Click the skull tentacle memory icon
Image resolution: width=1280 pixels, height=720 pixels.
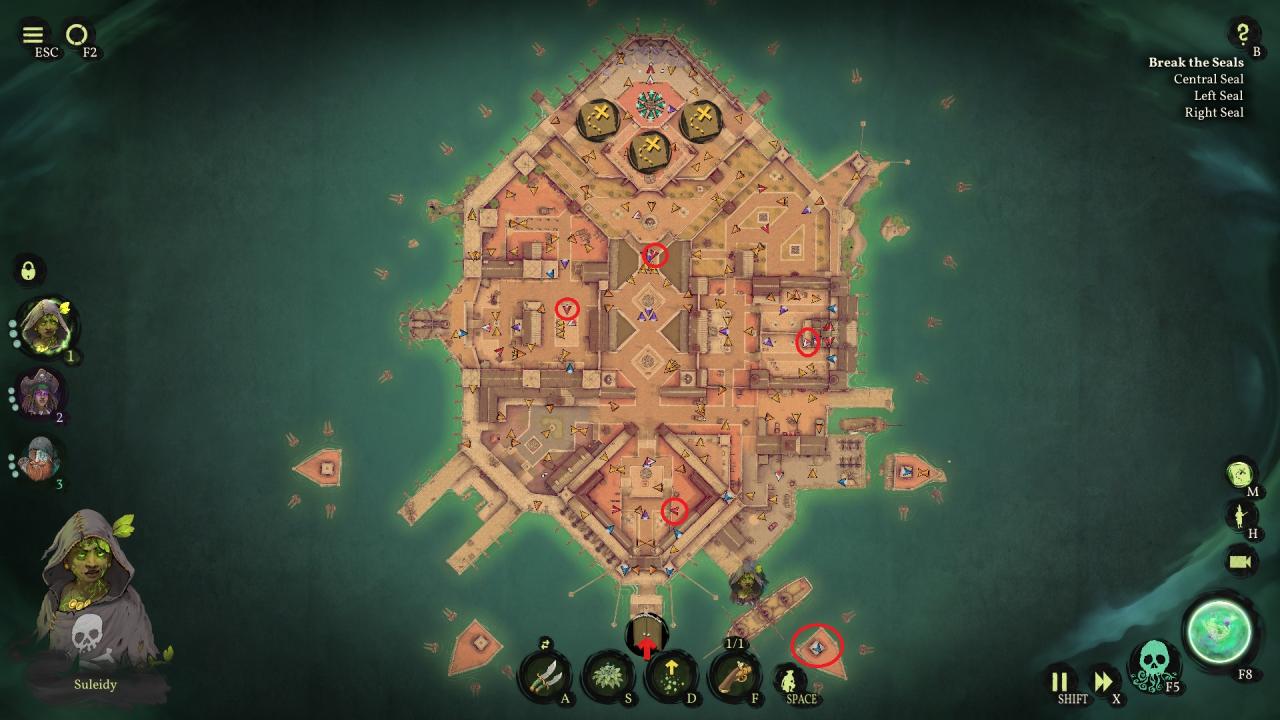click(x=1151, y=666)
